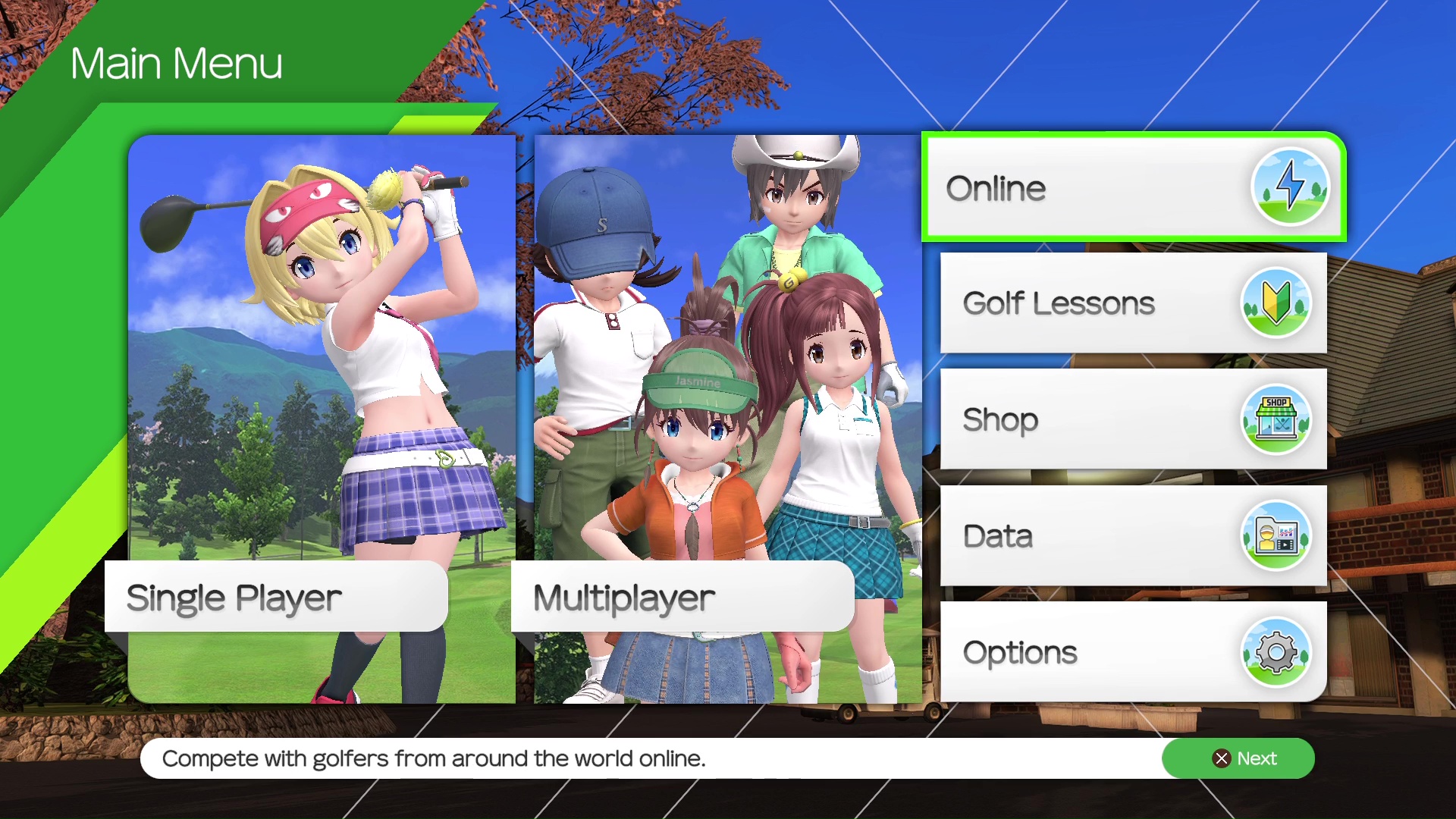1456x819 pixels.
Task: Open the Shop
Action: coord(1133,419)
